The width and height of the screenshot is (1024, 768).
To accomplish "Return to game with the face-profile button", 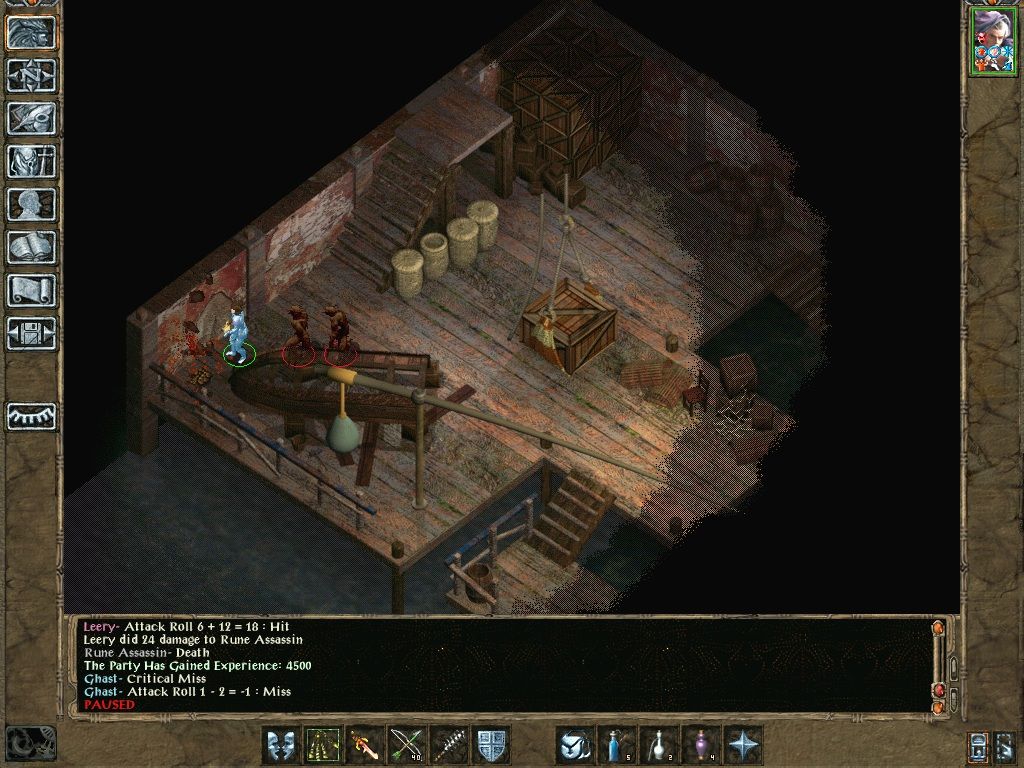I will coord(31,32).
